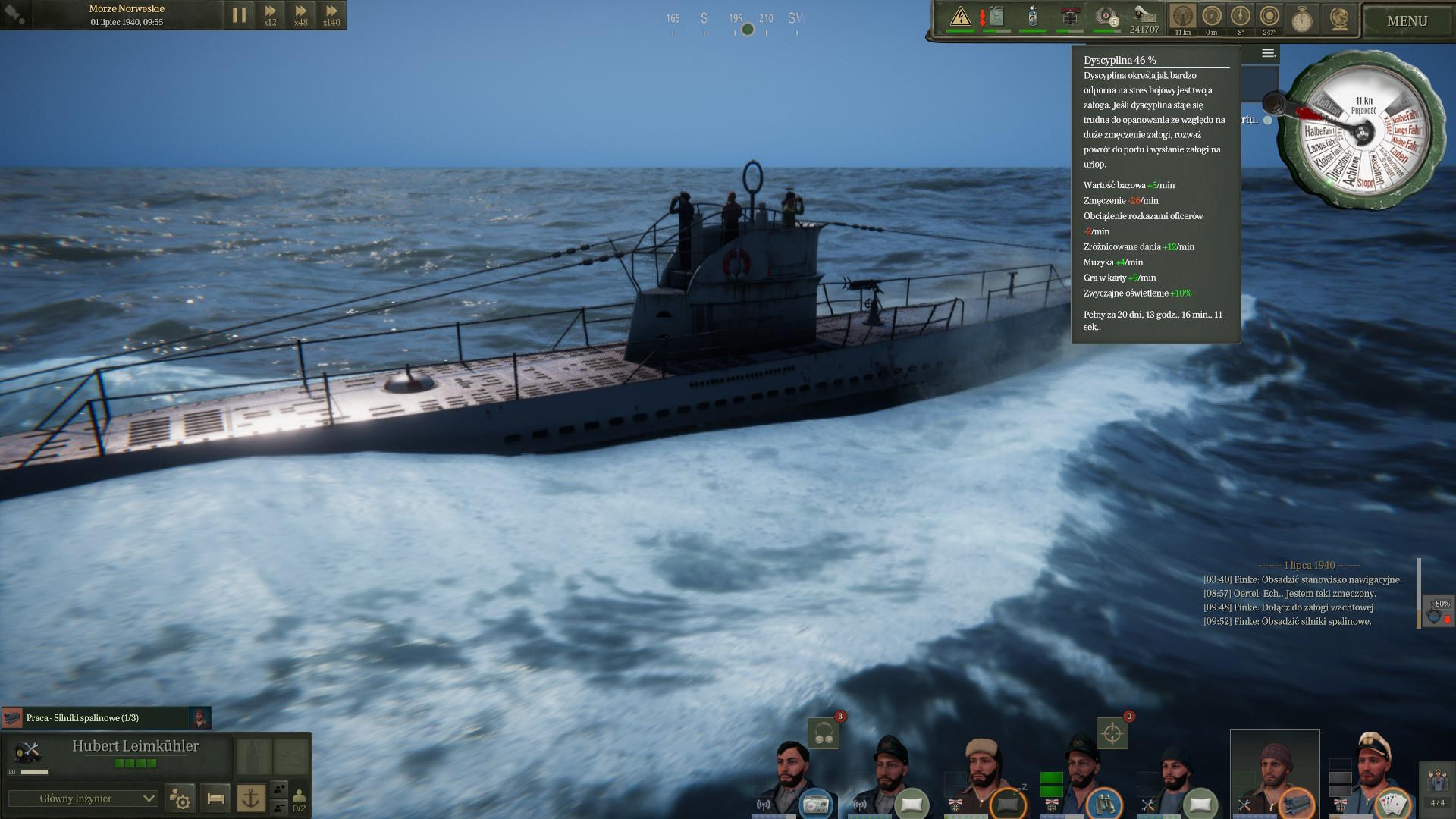Open the headphones hydrophone notification icon
Screen dimensions: 1456x819
(824, 733)
